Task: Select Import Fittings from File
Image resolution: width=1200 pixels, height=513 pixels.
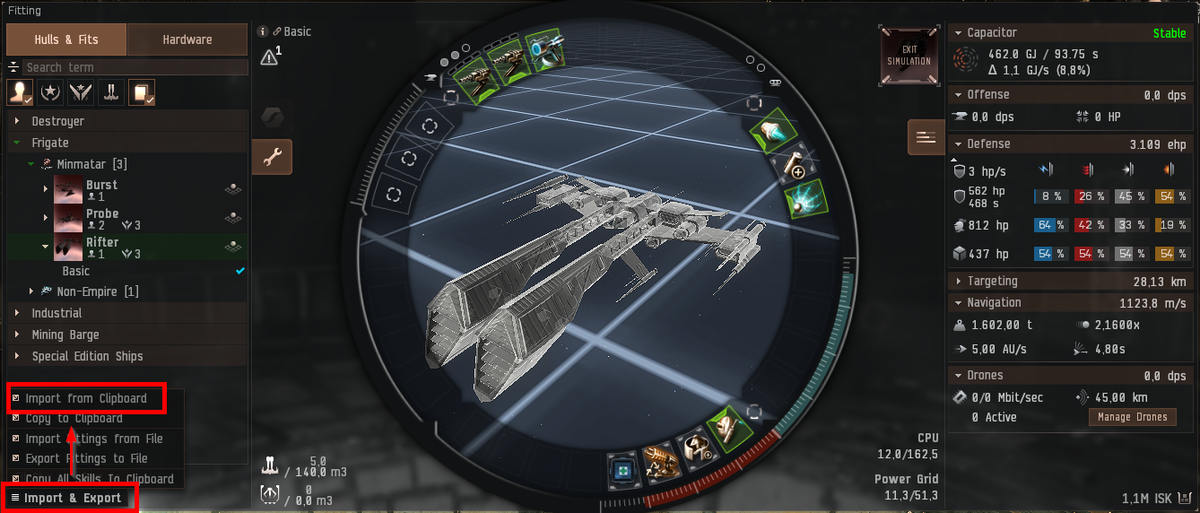Action: coord(94,439)
